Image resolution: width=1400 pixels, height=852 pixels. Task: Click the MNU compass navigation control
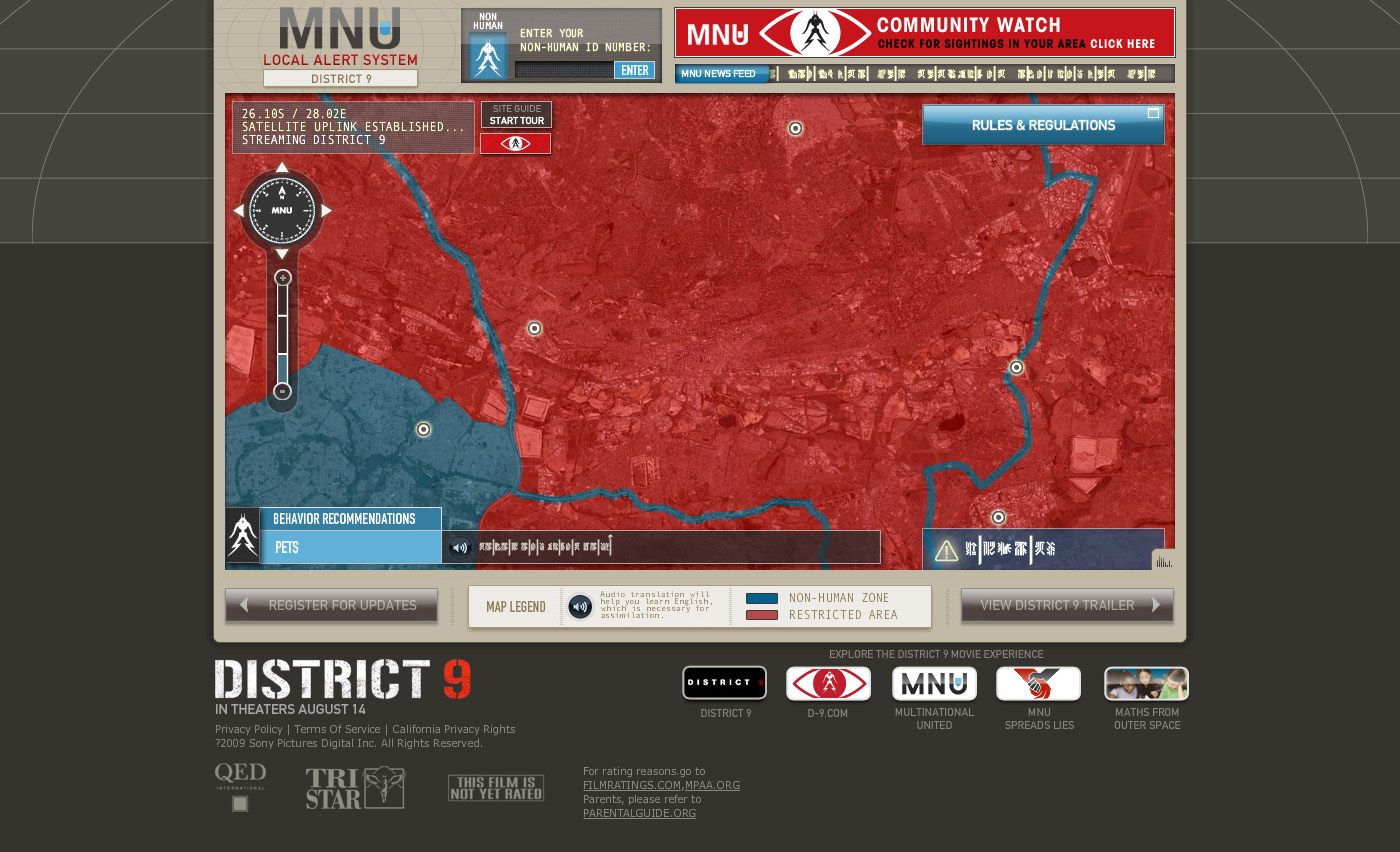tap(281, 210)
